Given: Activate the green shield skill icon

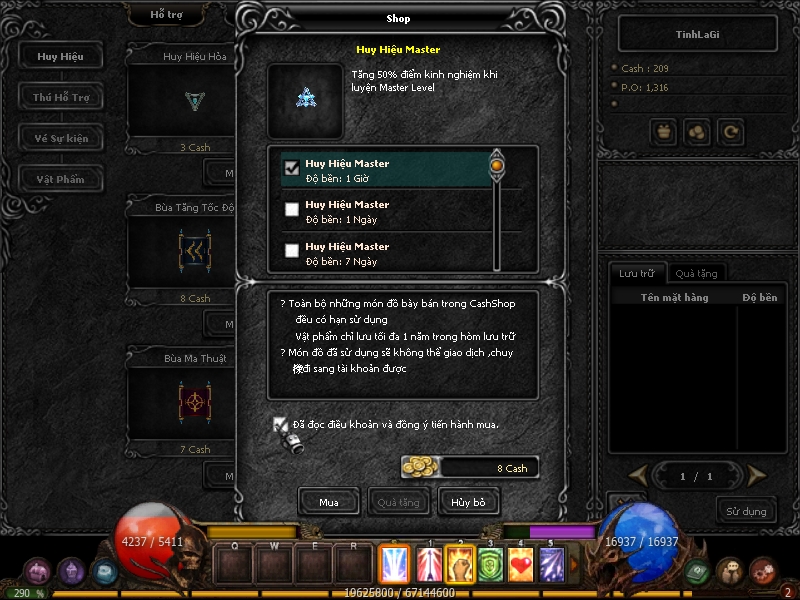Looking at the screenshot, I should point(490,565).
